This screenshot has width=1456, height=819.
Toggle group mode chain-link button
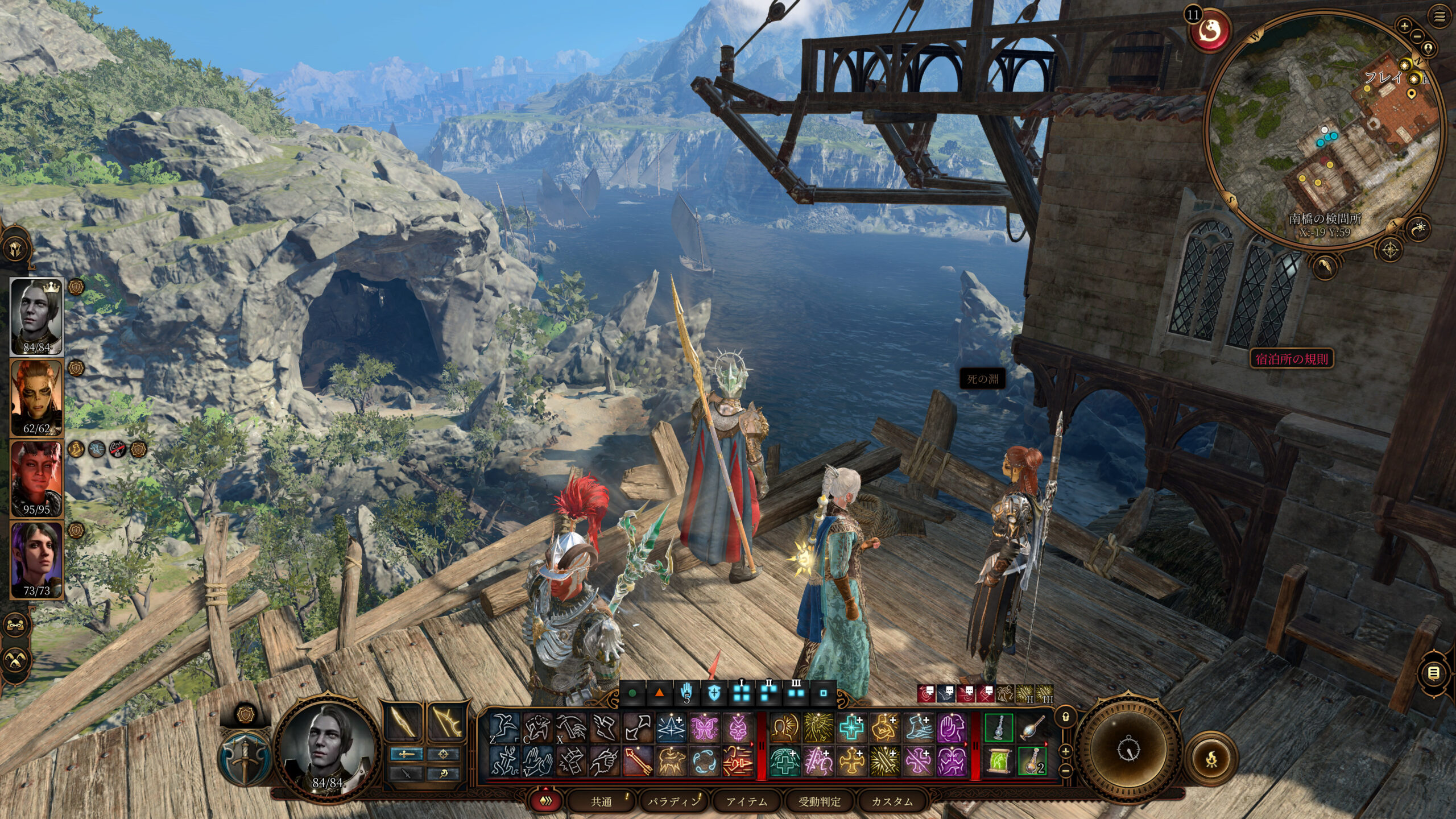(15, 625)
